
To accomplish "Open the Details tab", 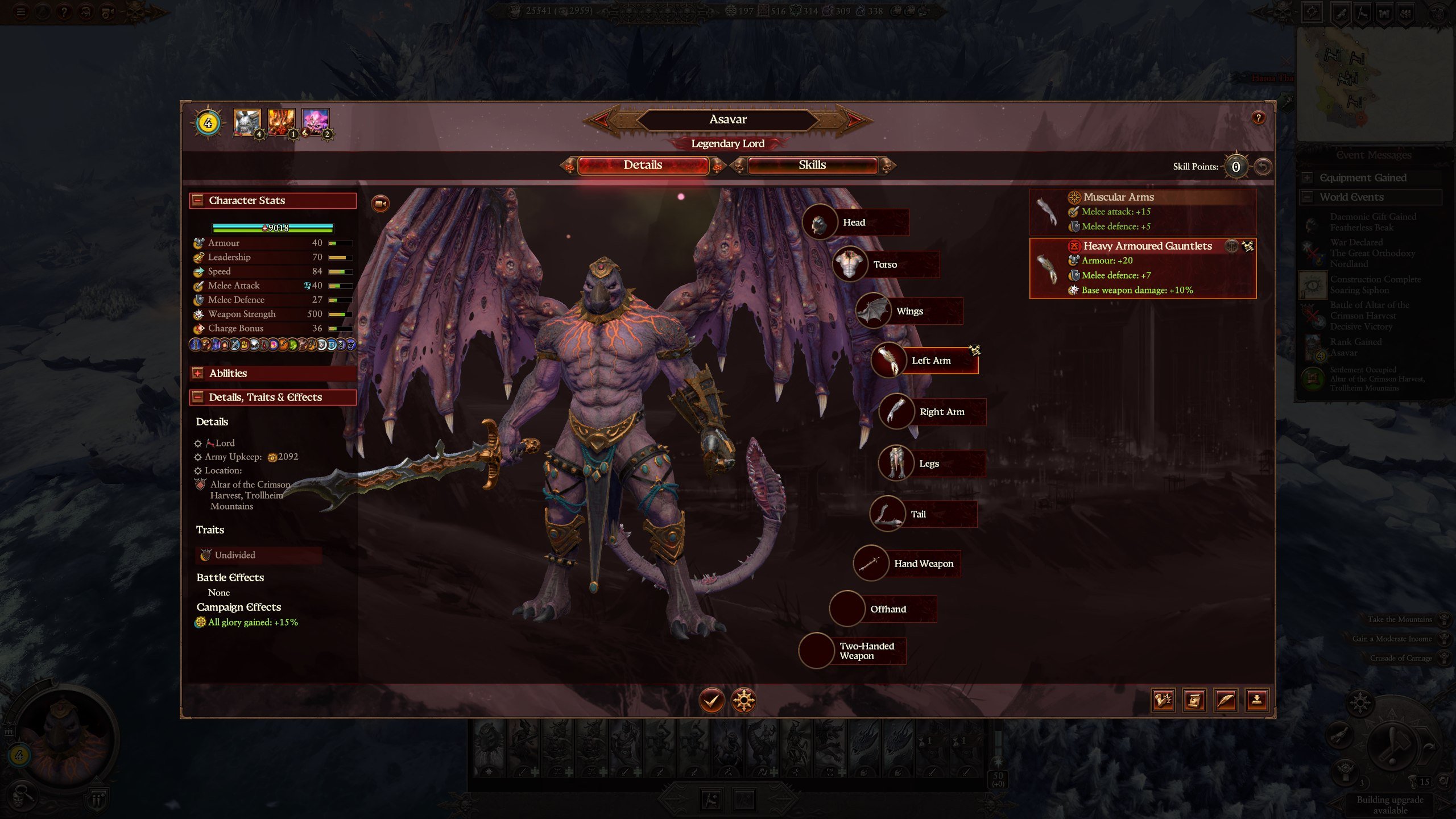I will pos(643,166).
